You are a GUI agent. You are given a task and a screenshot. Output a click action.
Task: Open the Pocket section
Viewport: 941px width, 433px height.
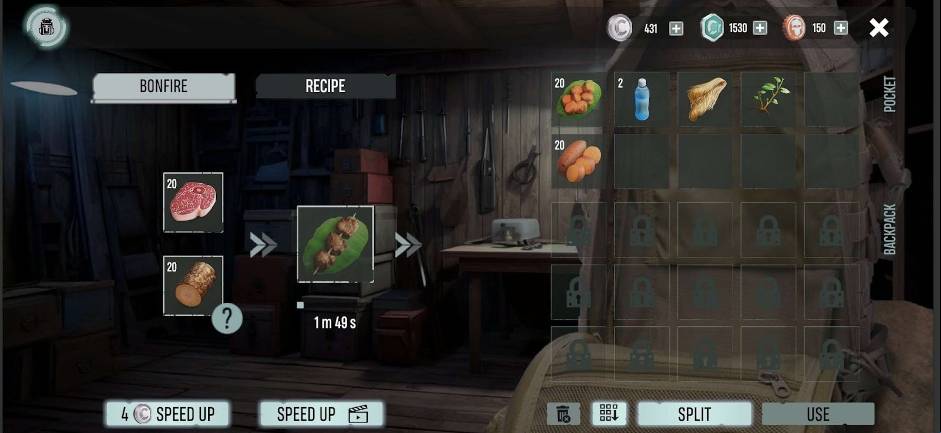point(889,94)
